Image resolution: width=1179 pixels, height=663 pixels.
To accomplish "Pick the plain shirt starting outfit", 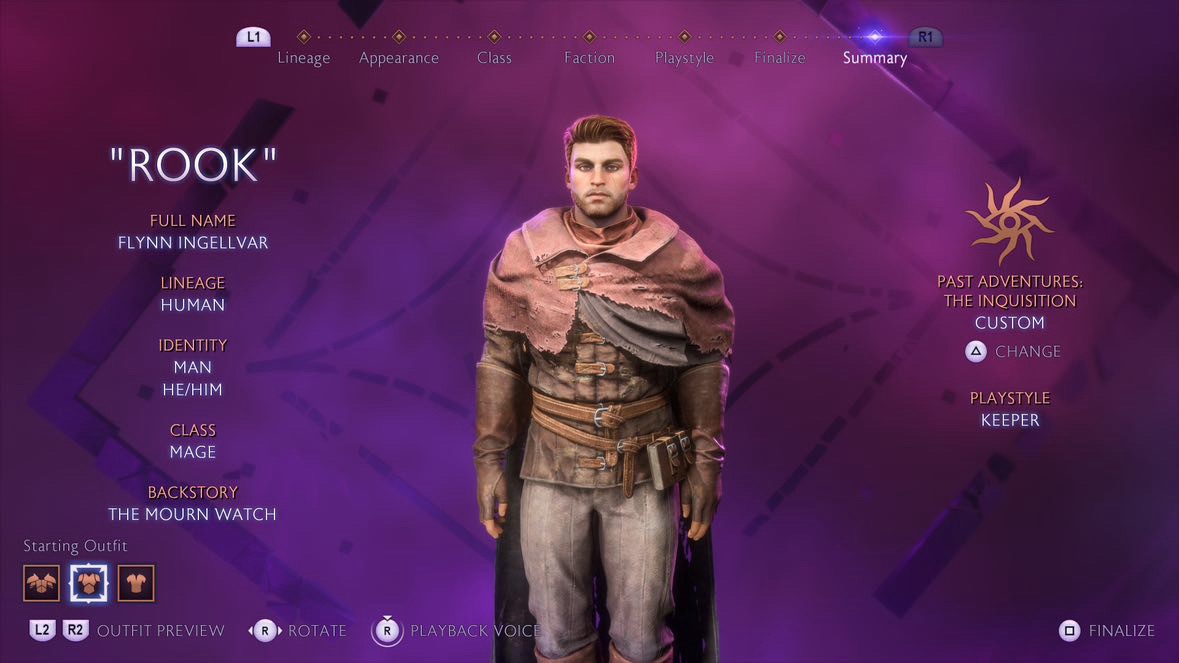I will (136, 583).
